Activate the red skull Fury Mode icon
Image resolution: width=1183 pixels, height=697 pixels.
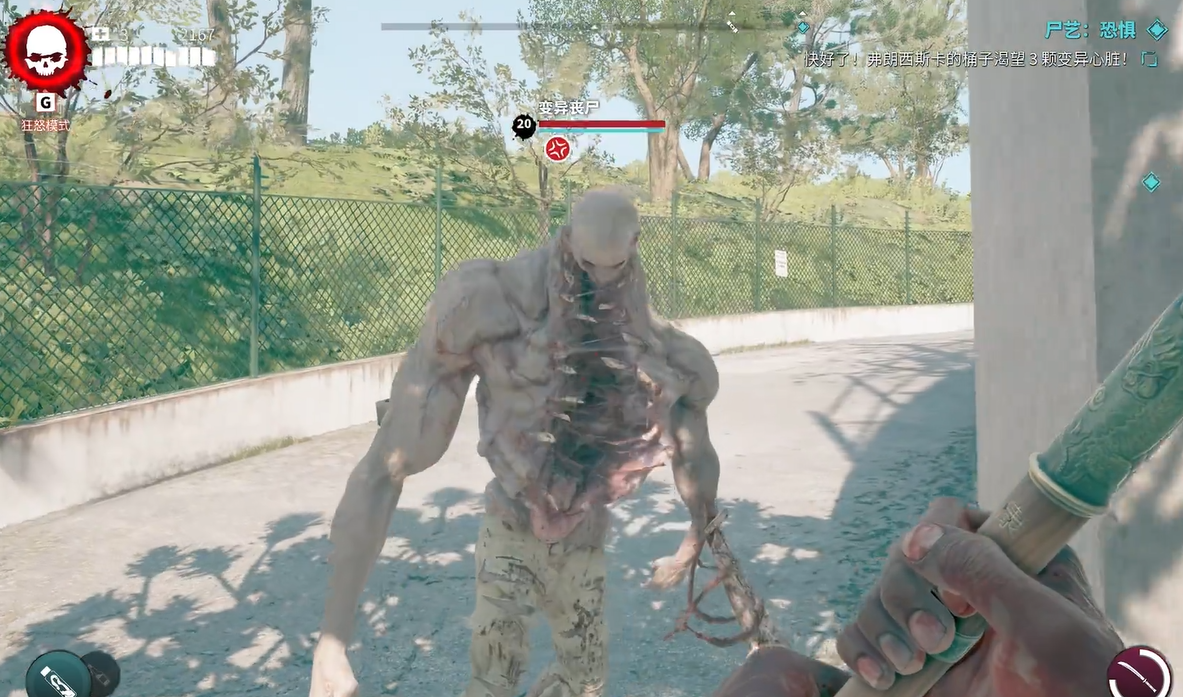45,52
